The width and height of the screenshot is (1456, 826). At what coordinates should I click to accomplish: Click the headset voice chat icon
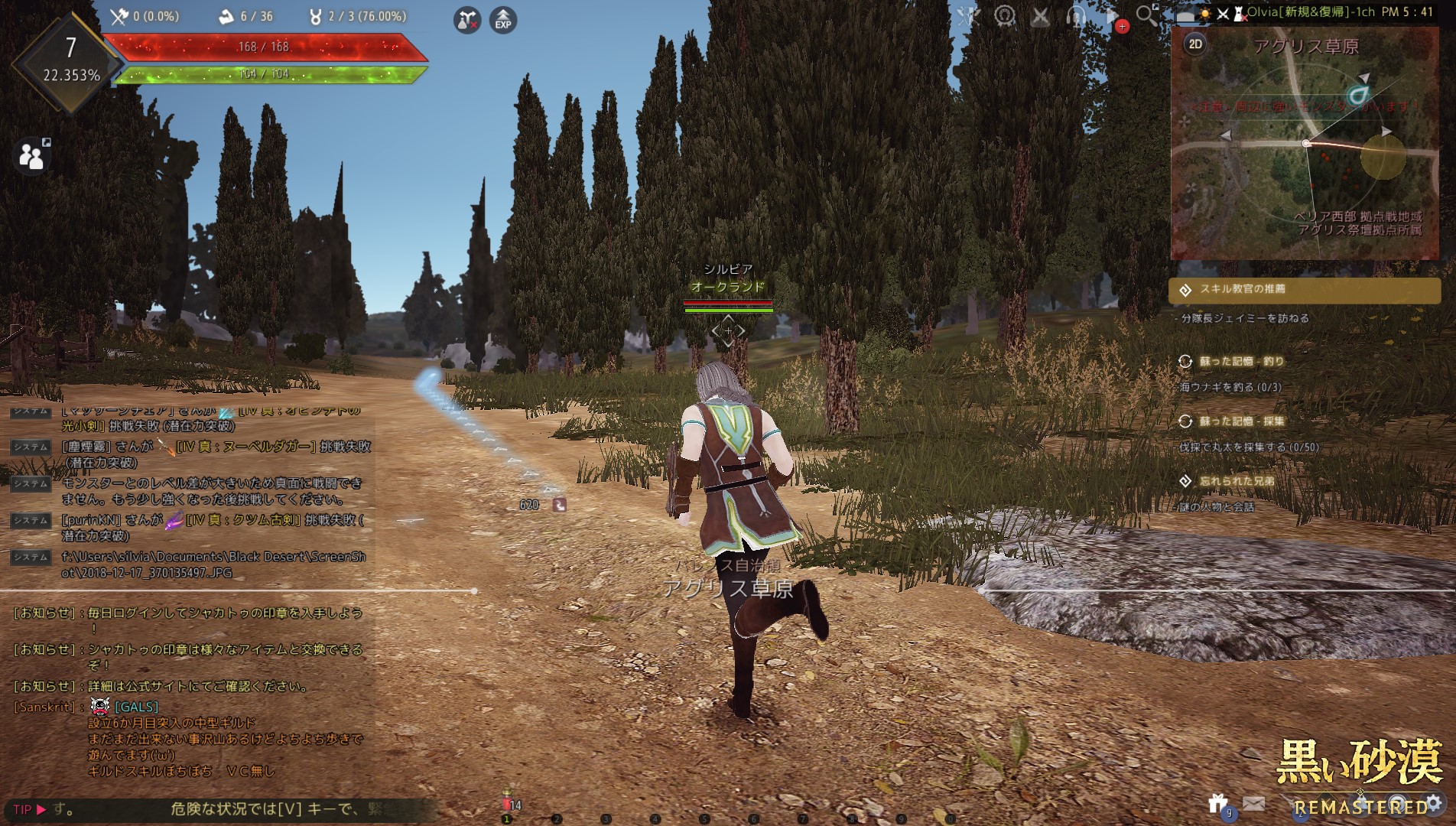pyautogui.click(x=1076, y=16)
